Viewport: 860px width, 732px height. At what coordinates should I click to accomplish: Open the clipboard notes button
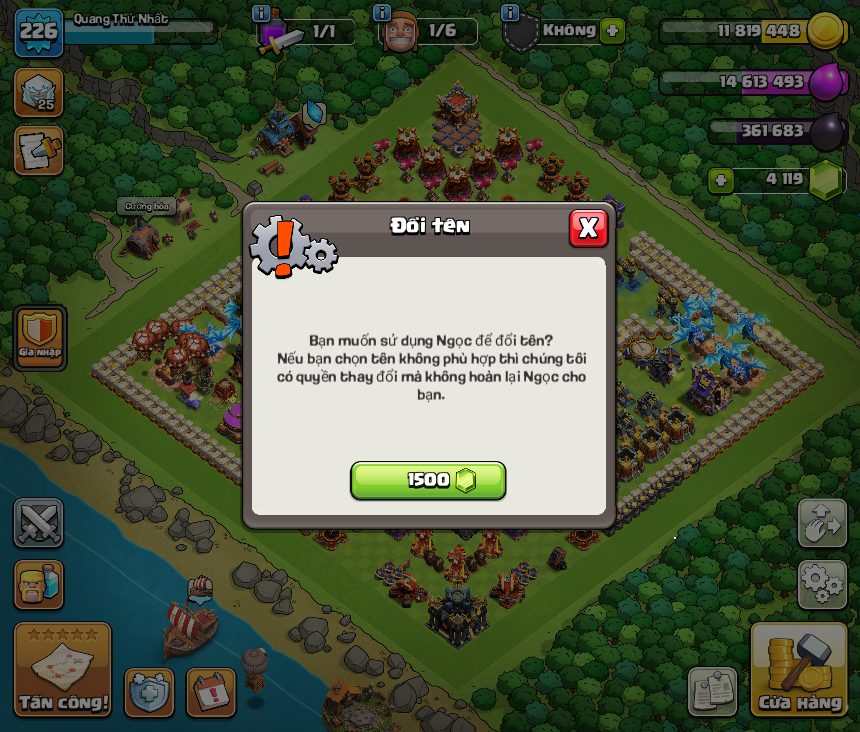click(713, 692)
